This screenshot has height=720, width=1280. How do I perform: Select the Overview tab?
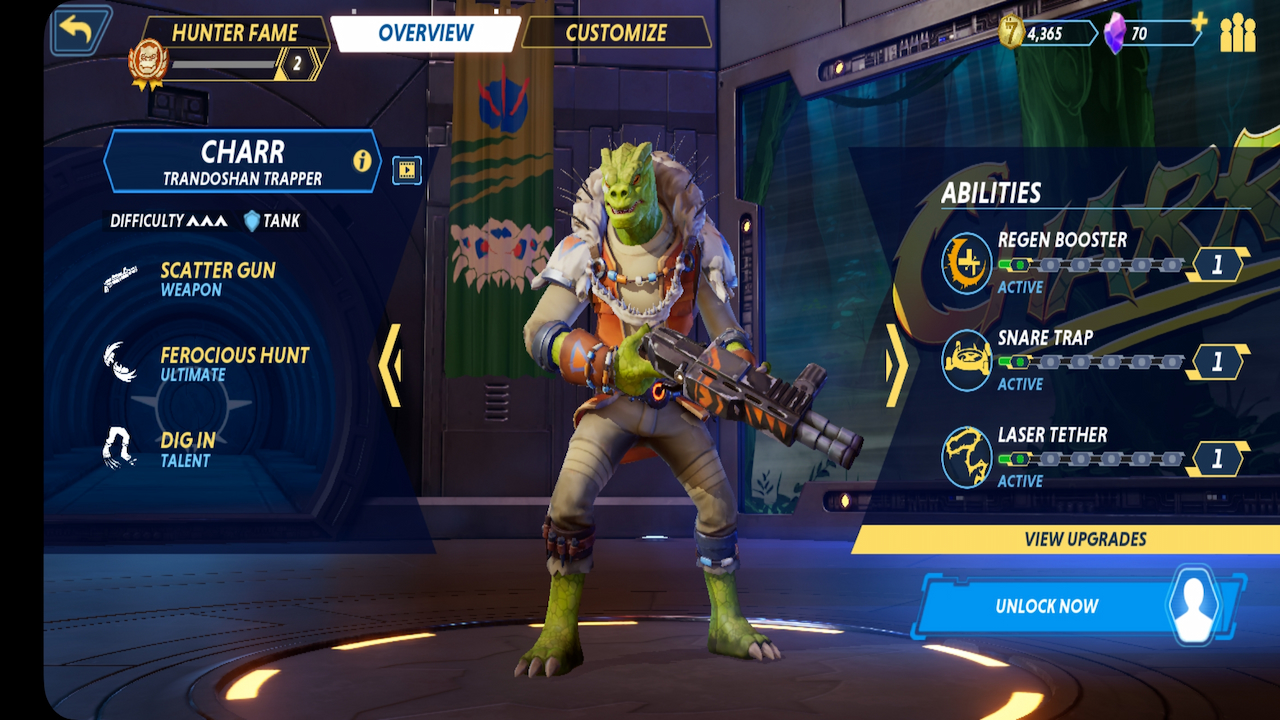point(425,33)
